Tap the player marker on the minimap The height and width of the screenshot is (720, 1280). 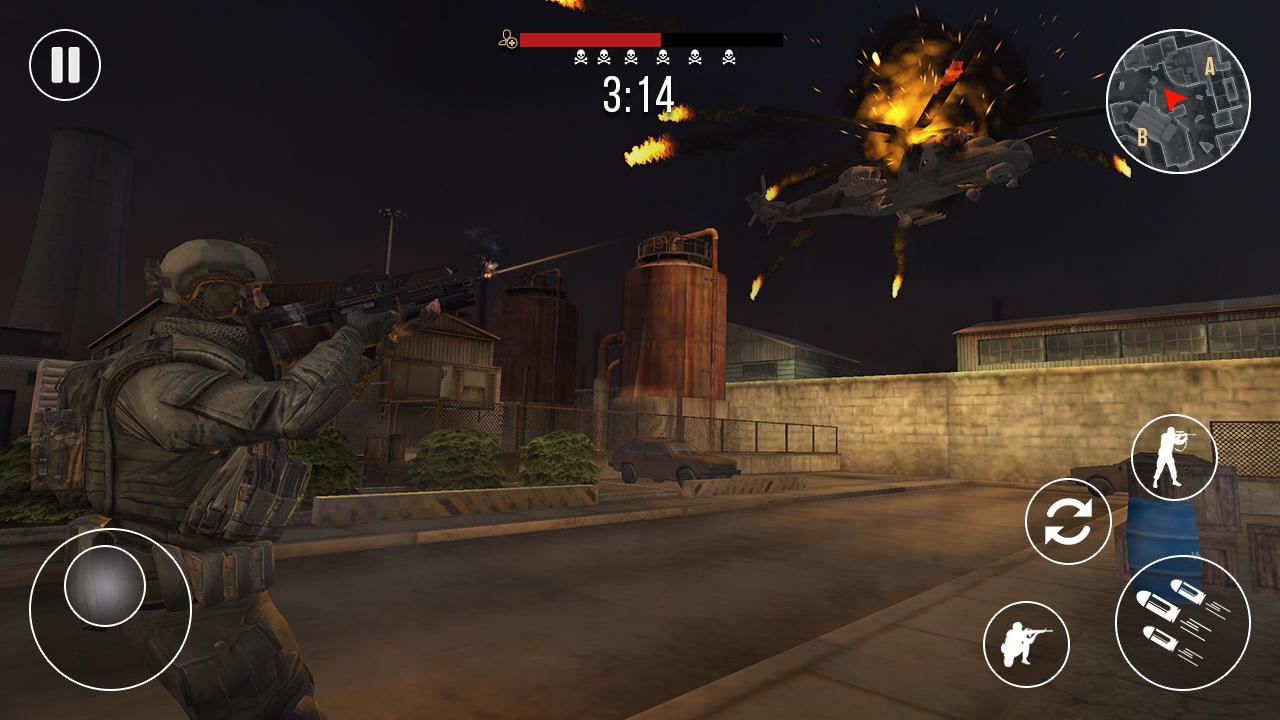click(1172, 97)
